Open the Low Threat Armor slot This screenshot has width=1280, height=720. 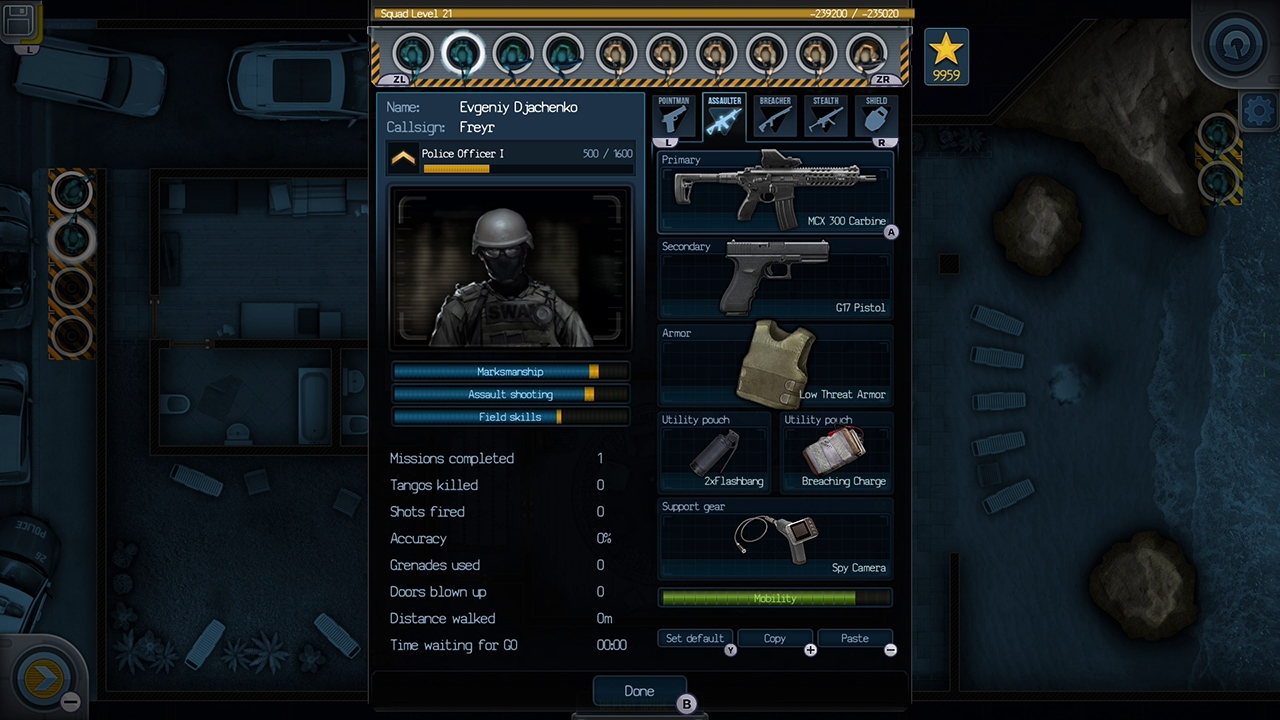pyautogui.click(x=775, y=363)
